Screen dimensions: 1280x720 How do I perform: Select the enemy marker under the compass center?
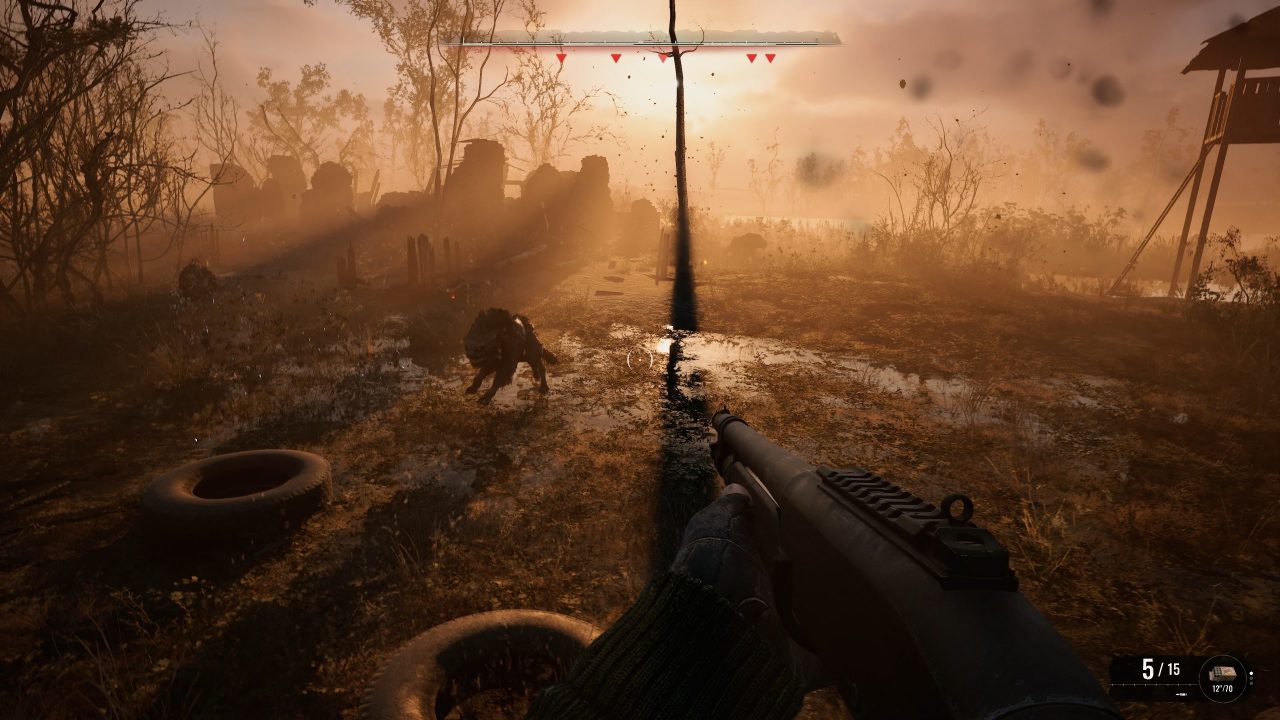(x=664, y=58)
